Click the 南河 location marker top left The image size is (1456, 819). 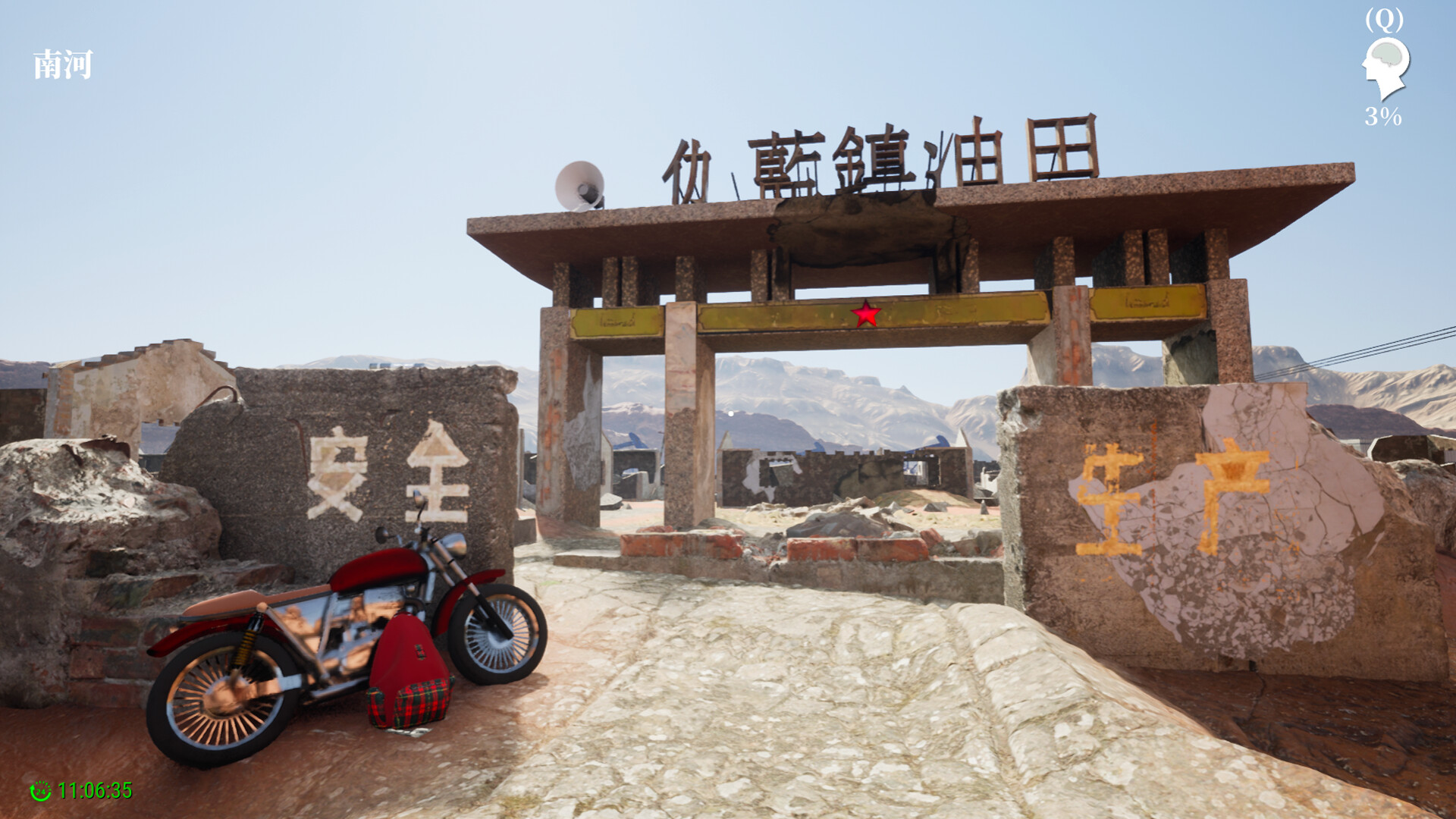[x=63, y=64]
